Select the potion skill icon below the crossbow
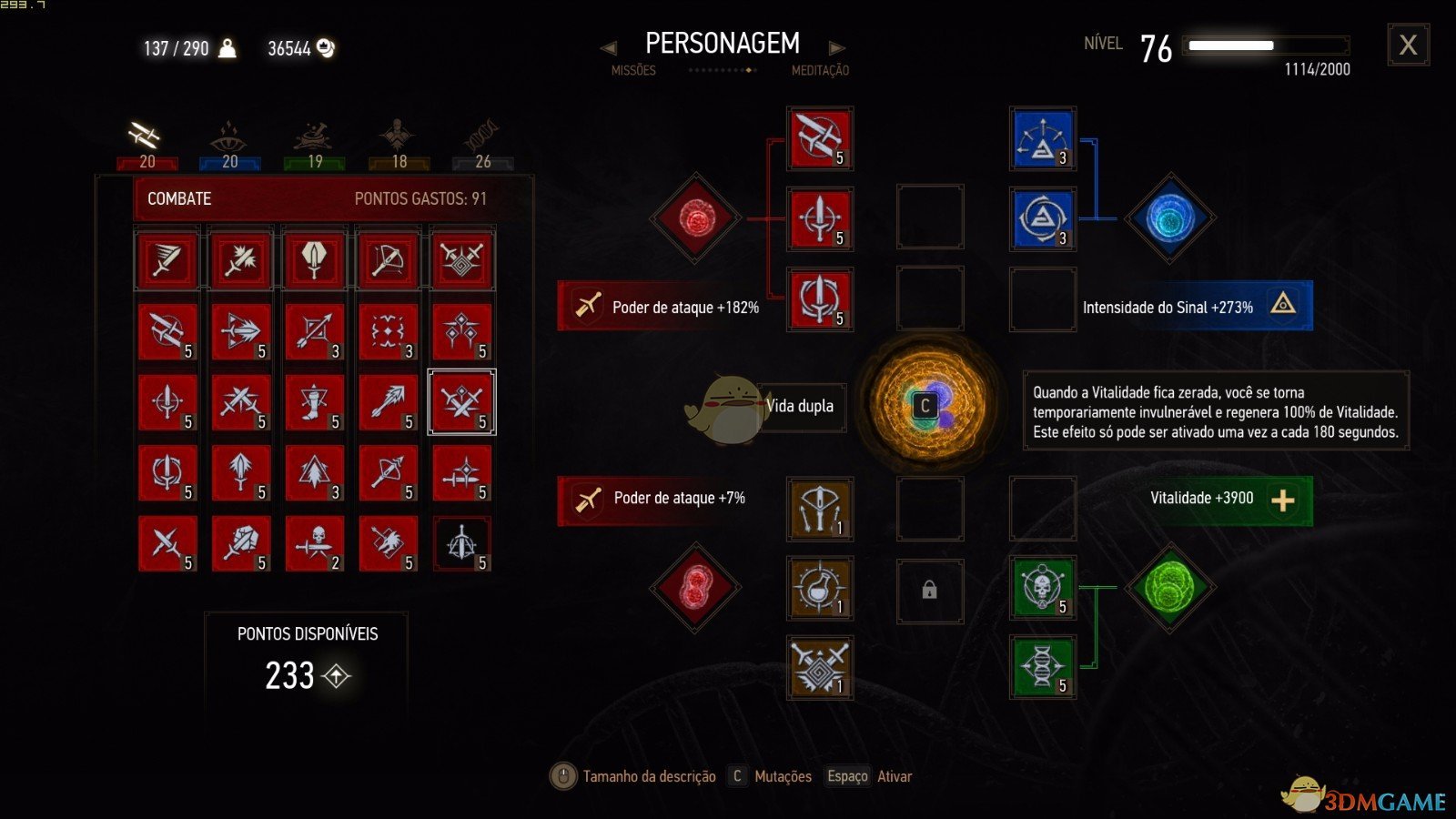The width and height of the screenshot is (1456, 819). [x=818, y=589]
